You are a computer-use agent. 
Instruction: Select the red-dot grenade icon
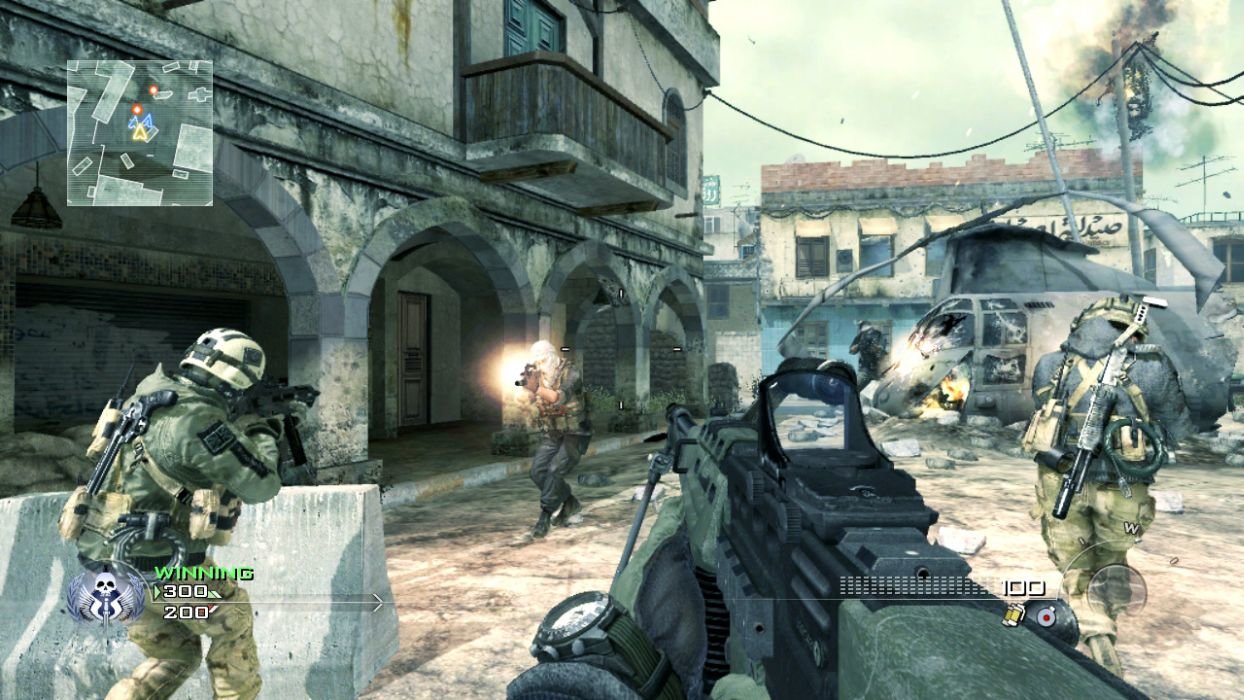[1046, 617]
